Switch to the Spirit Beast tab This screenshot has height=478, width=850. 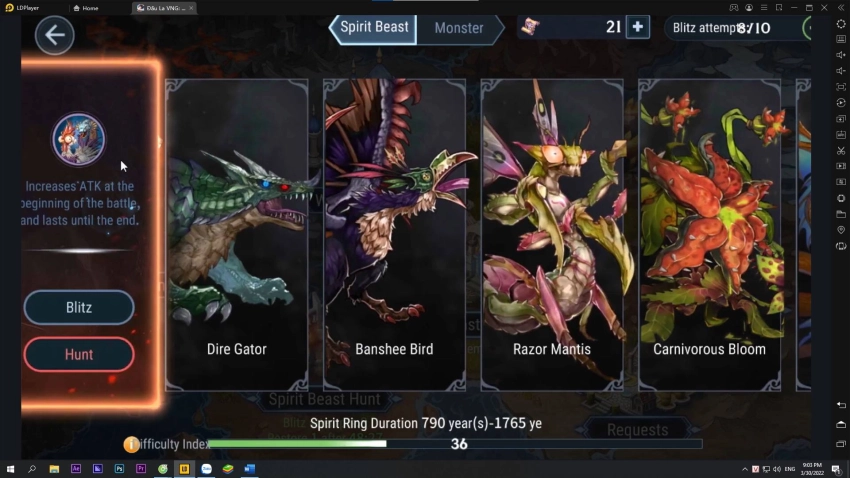(374, 28)
